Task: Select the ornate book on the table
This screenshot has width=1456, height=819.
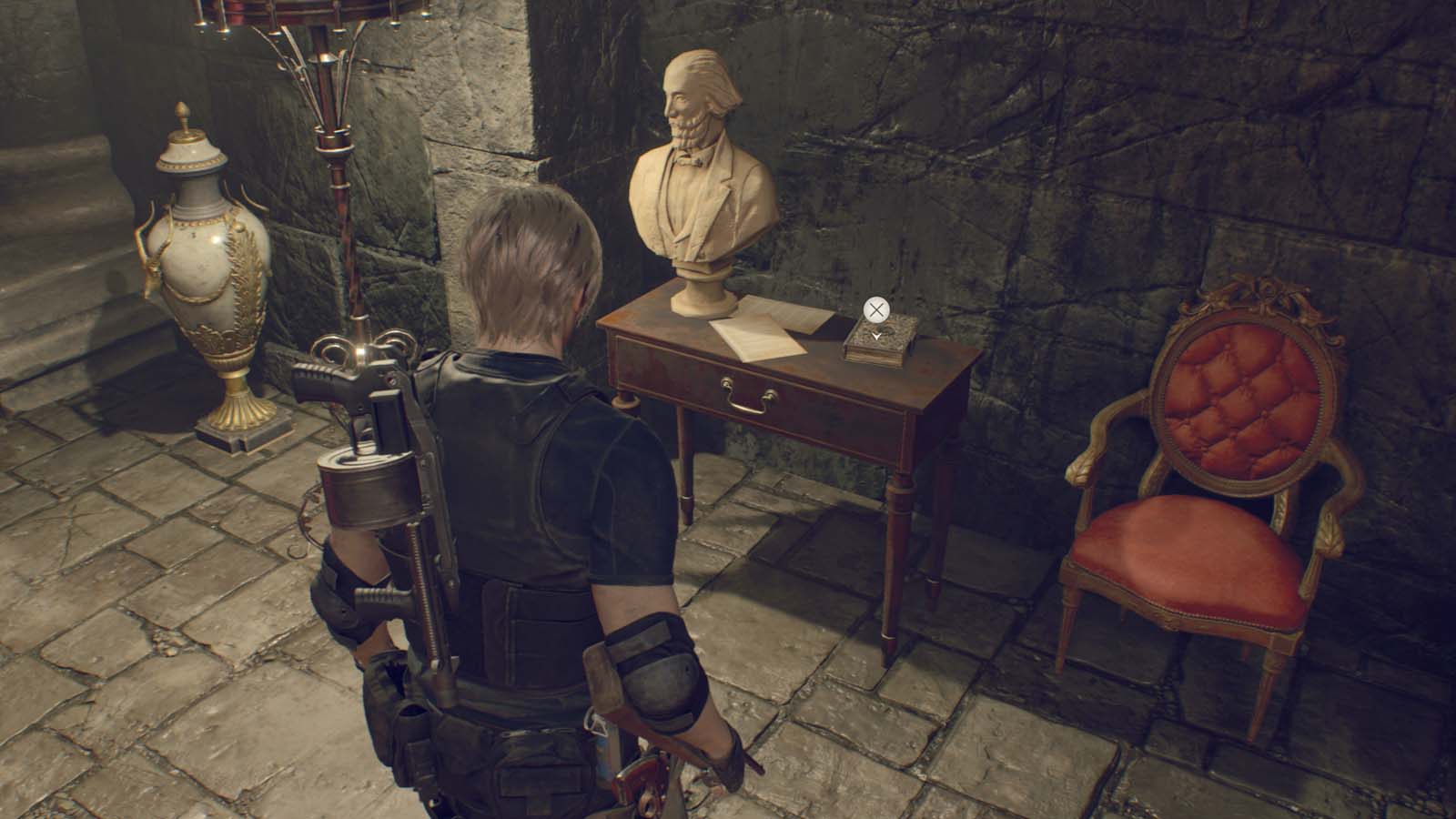Action: (881, 346)
